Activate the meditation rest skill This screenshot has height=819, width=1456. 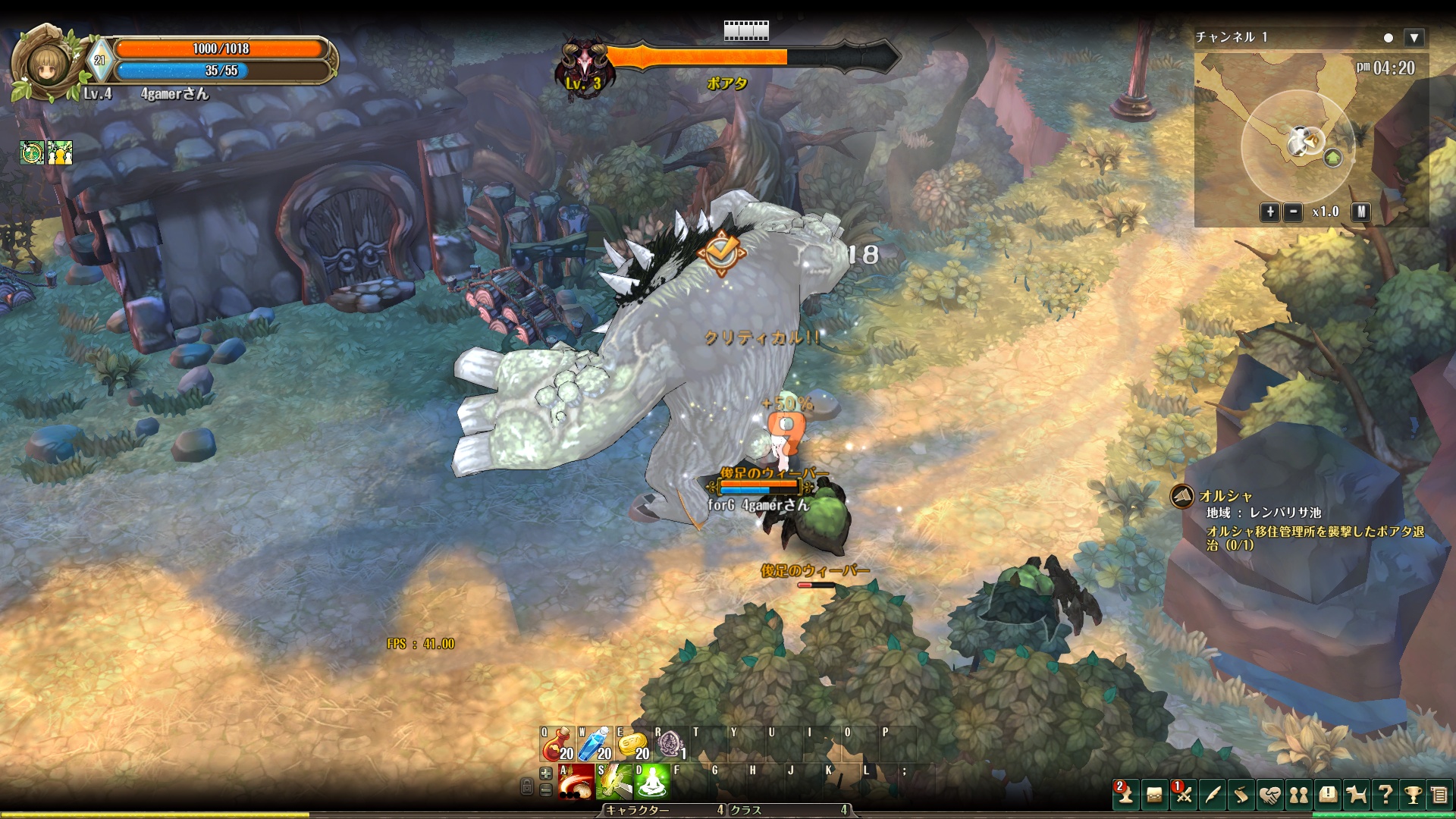(651, 782)
